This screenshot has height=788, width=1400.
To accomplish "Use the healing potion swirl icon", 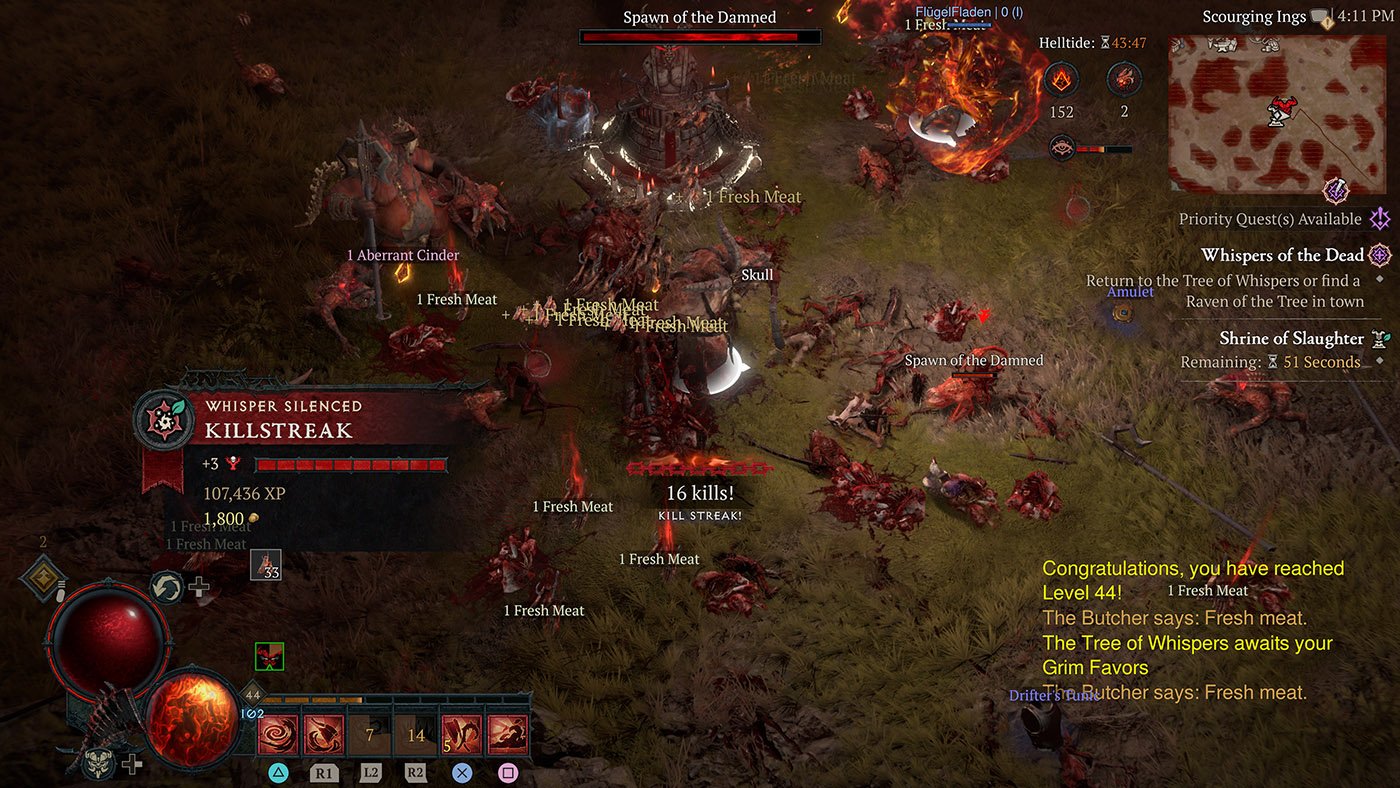I will (166, 587).
